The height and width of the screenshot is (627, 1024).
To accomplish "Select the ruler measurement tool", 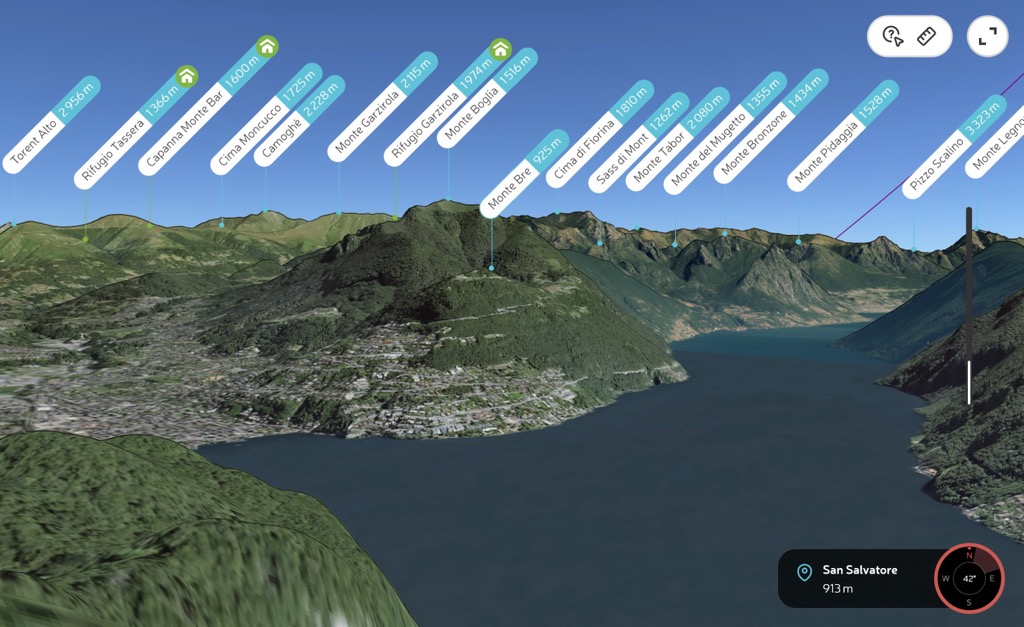I will point(925,37).
